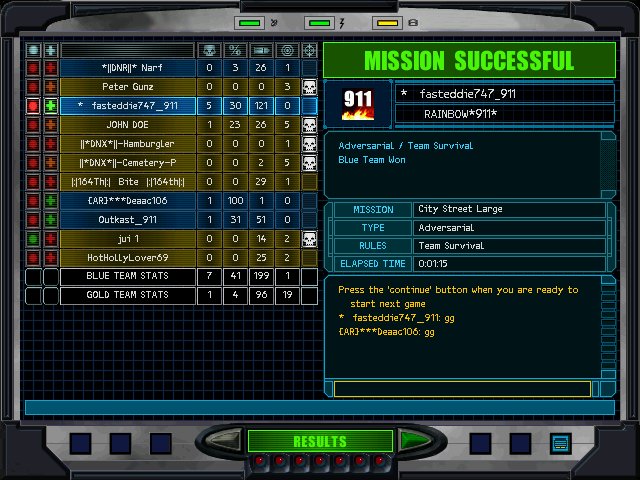Select the *||DNR||* Narf row
The image size is (640, 480).
point(127,67)
